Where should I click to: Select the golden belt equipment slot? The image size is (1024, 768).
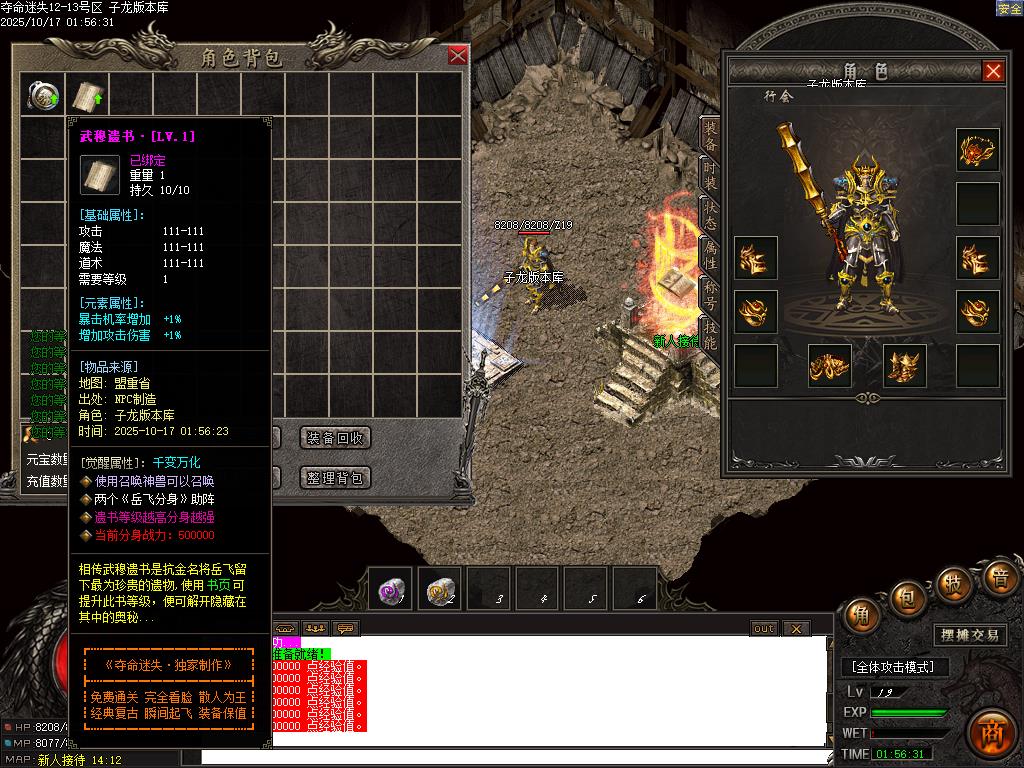[830, 366]
